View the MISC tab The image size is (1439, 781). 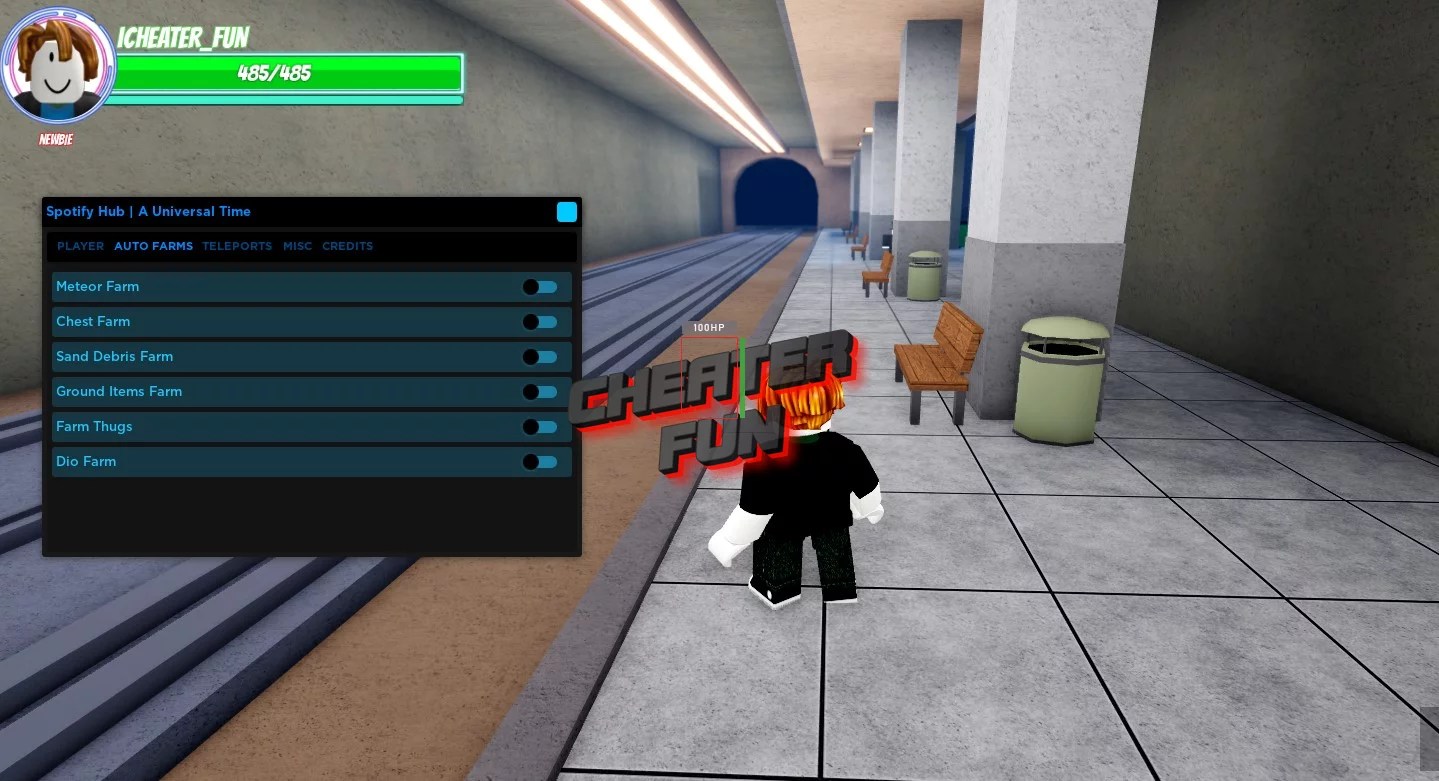click(x=297, y=246)
